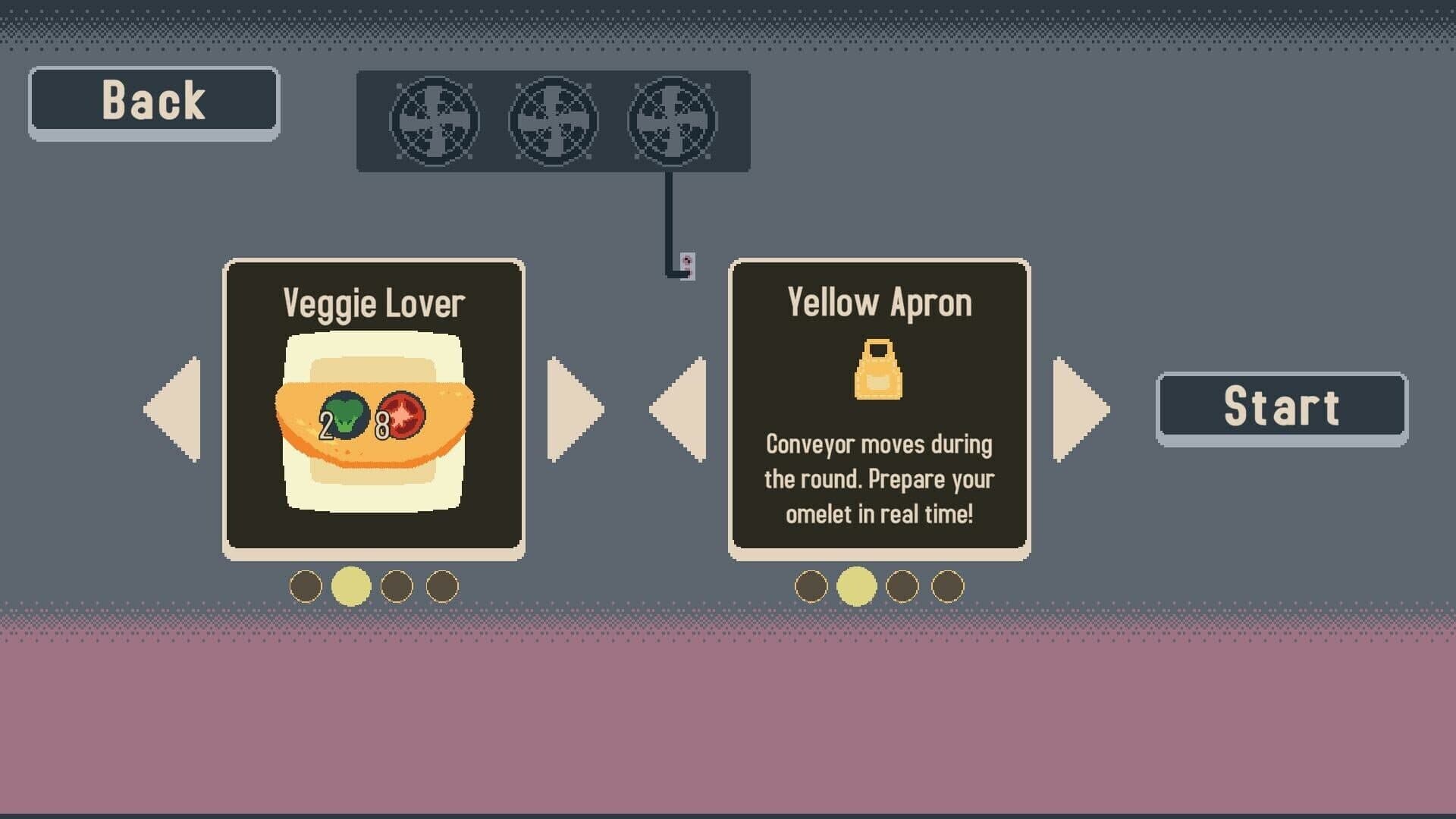The width and height of the screenshot is (1456, 819).
Task: Click the first ventilation fan icon
Action: pyautogui.click(x=434, y=121)
